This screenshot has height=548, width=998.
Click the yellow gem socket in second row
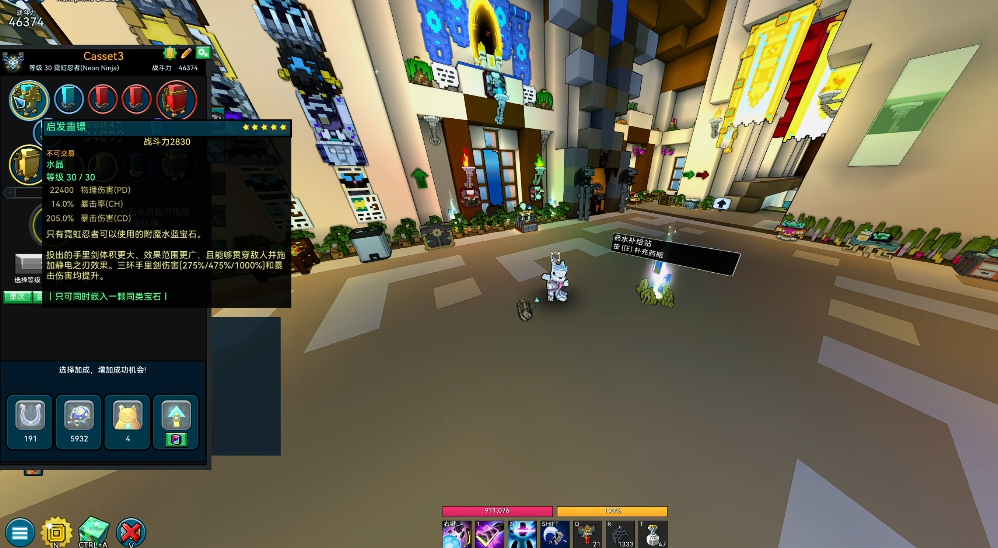tap(26, 163)
